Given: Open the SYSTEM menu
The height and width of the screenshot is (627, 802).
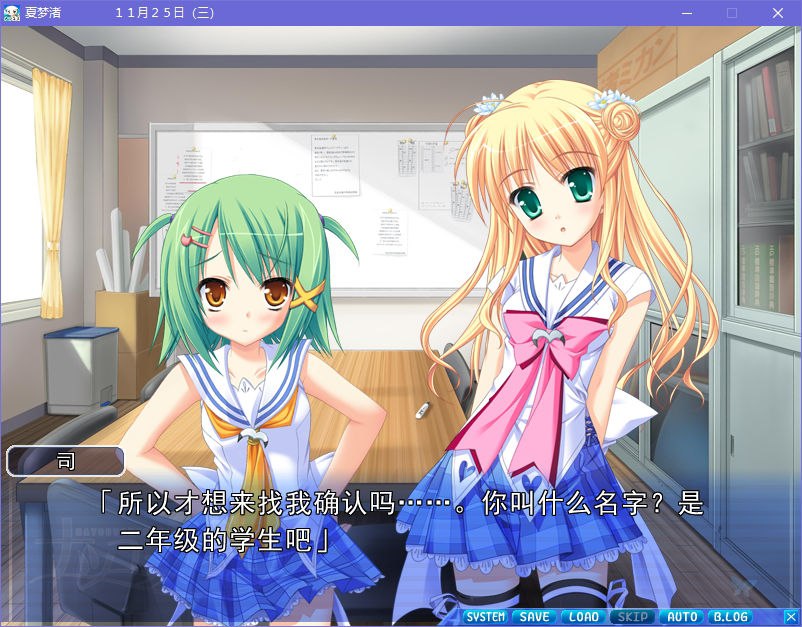Looking at the screenshot, I should pos(486,617).
